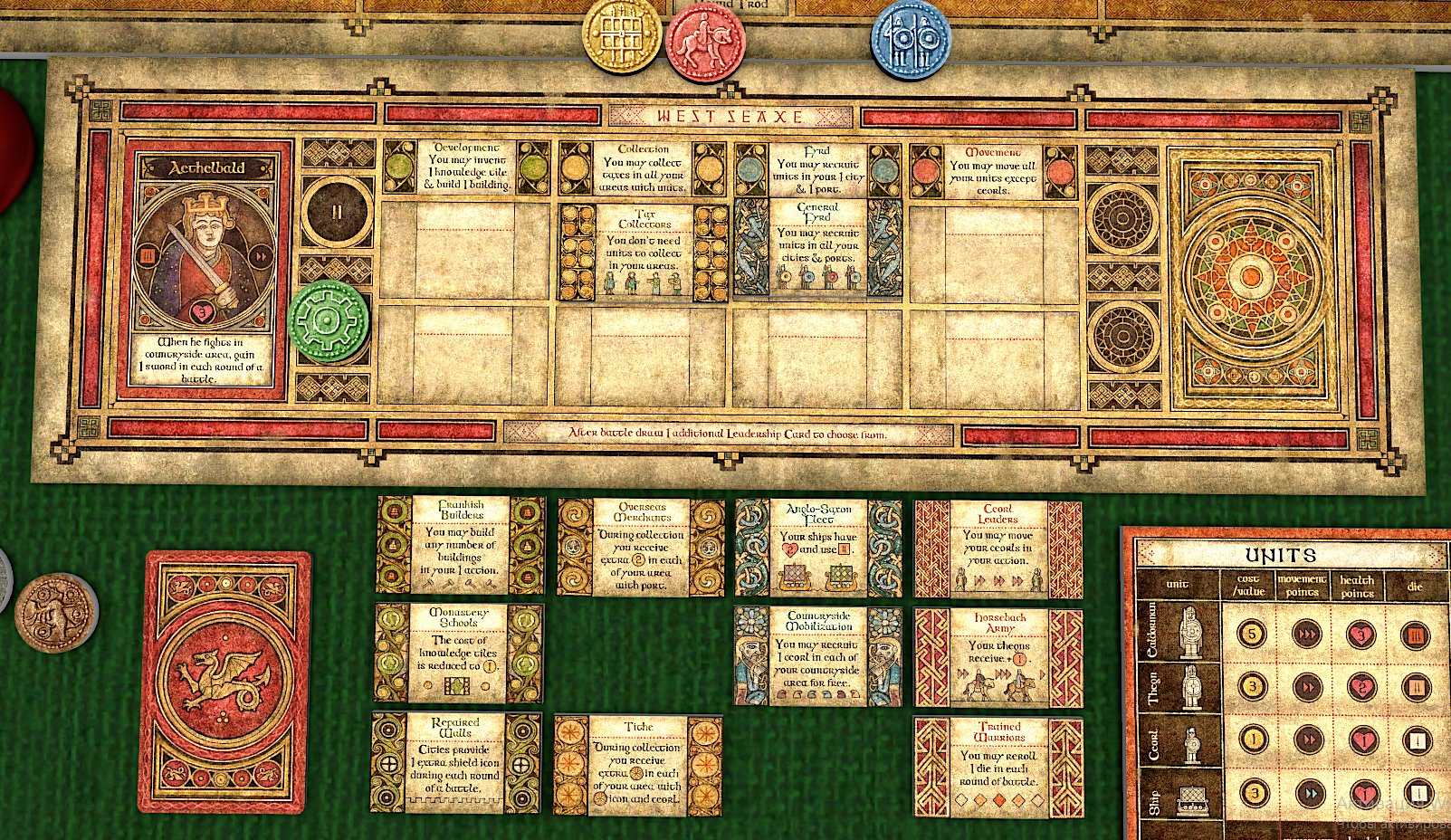Pick the Repaired Walls tile
1451x840 pixels.
point(456,761)
